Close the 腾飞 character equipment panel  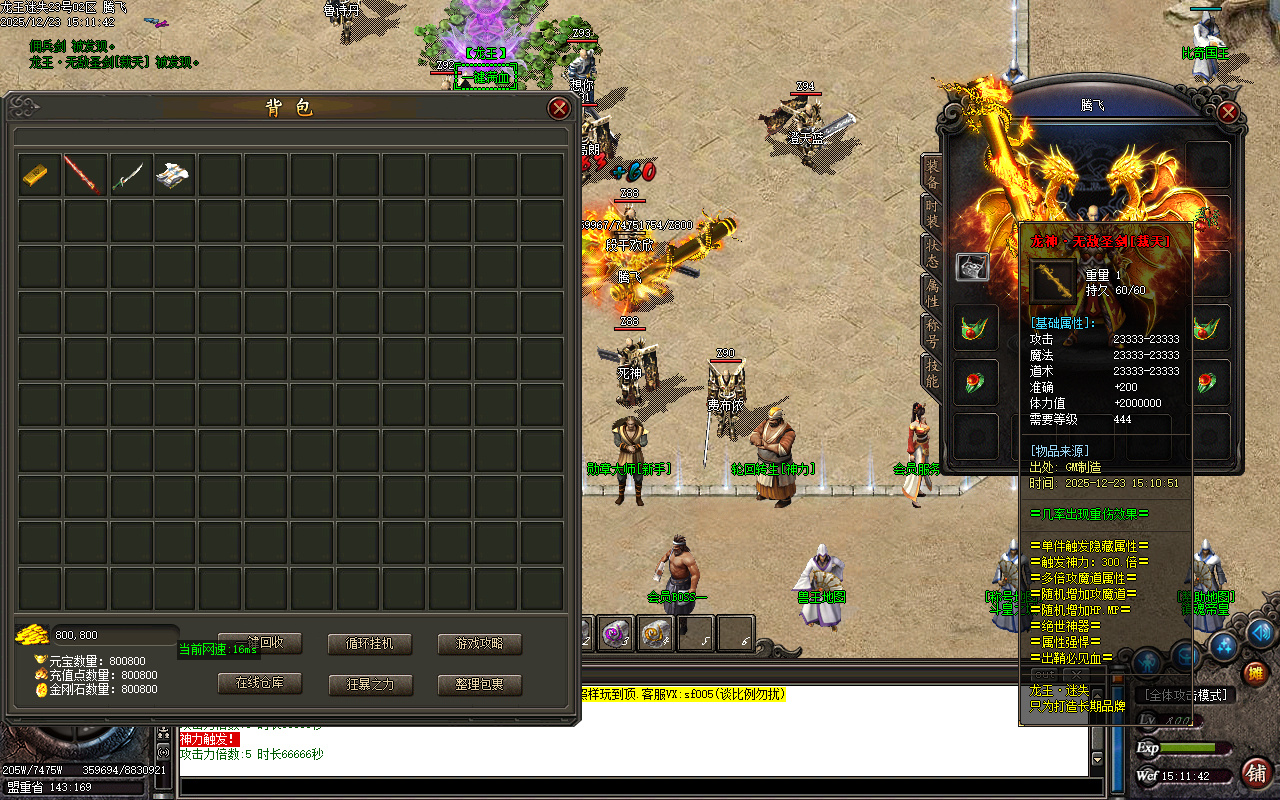(1228, 112)
